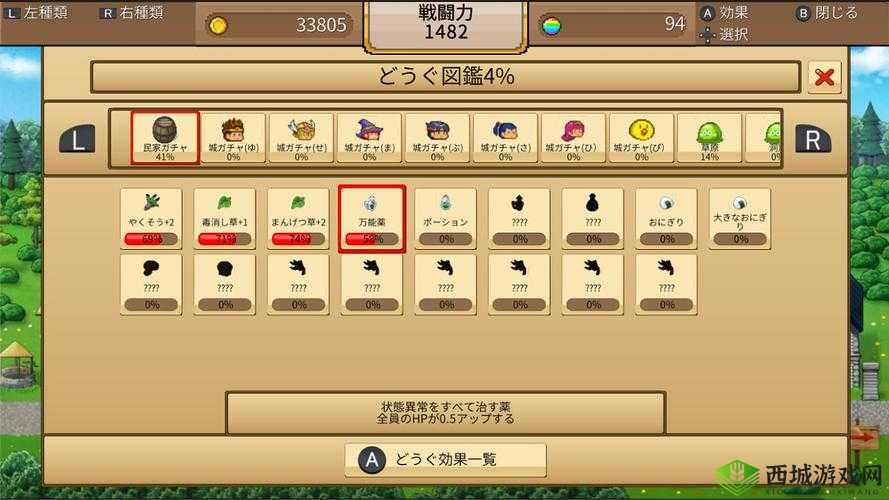Open the 城ガチャ(ひ) pink-haired category

click(x=573, y=138)
